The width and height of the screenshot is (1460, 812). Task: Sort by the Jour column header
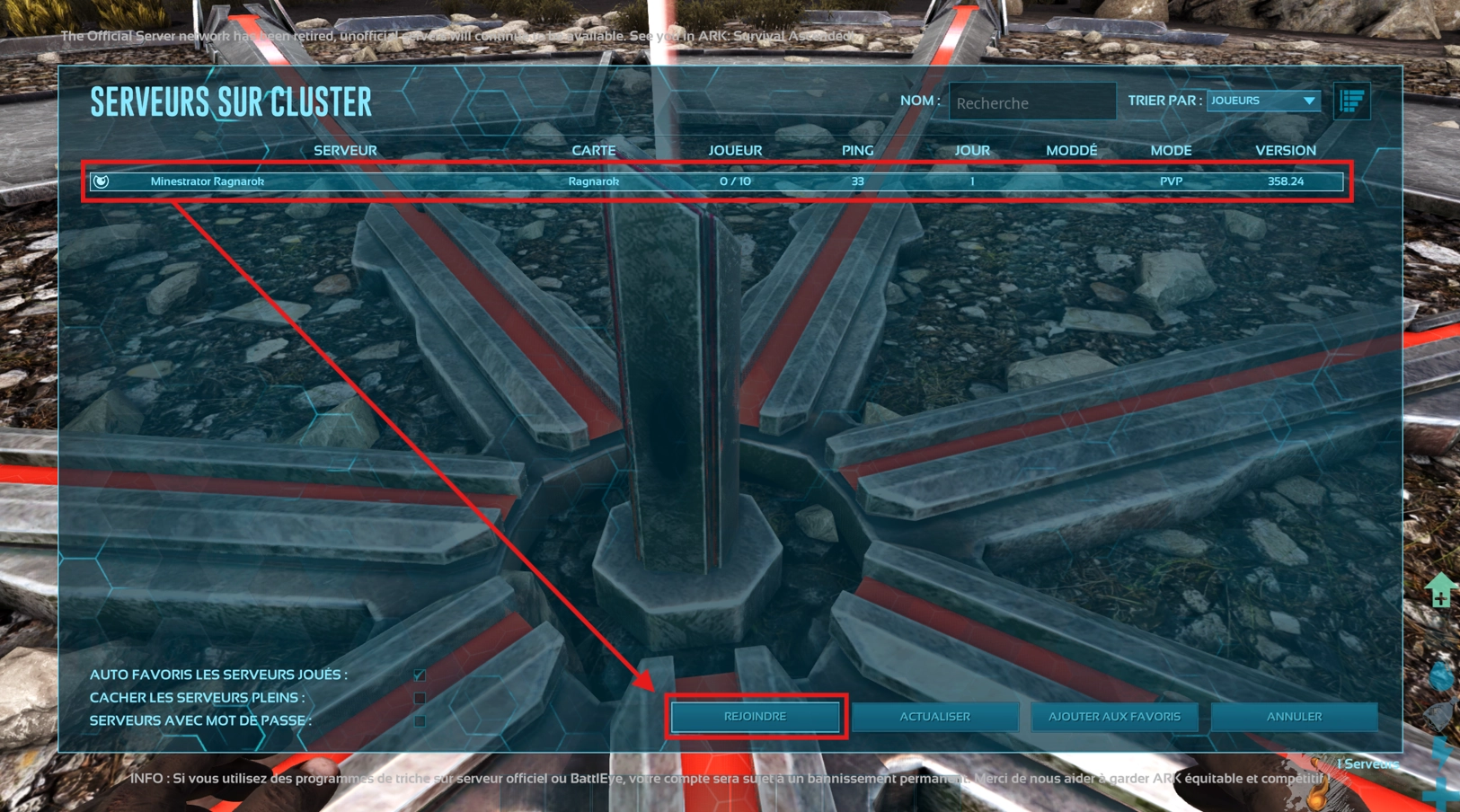(972, 151)
